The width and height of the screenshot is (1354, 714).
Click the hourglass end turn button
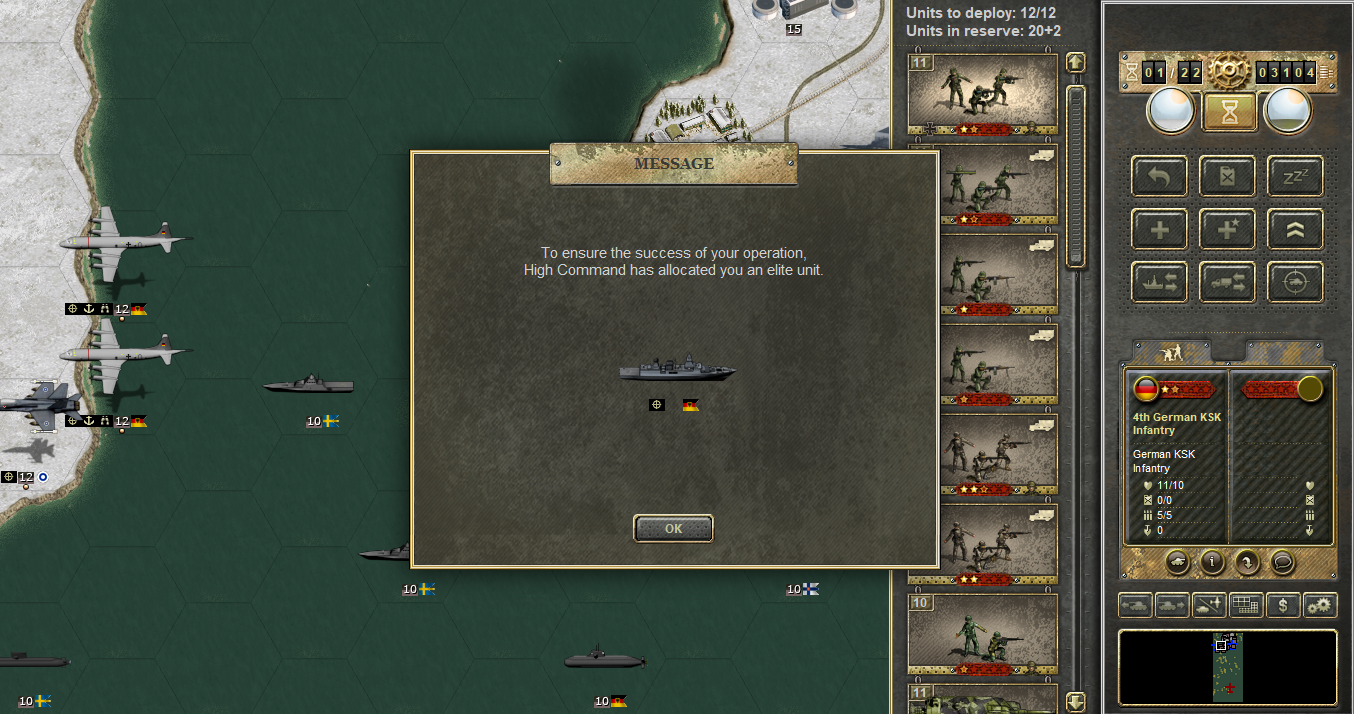pyautogui.click(x=1229, y=111)
